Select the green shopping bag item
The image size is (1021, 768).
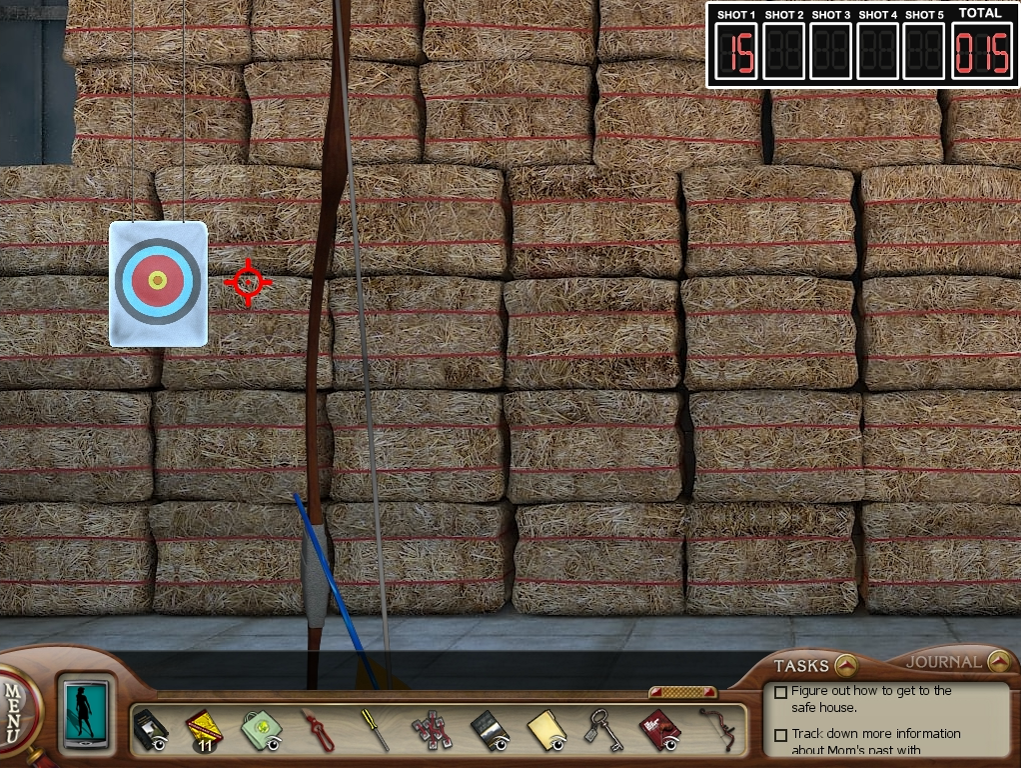260,729
